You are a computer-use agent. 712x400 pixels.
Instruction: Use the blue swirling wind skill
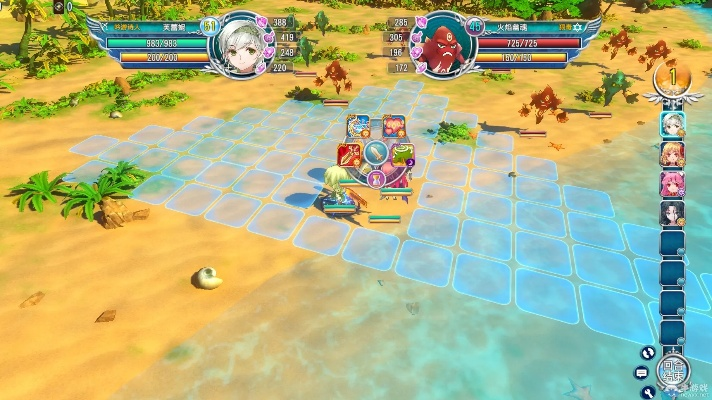pos(358,127)
